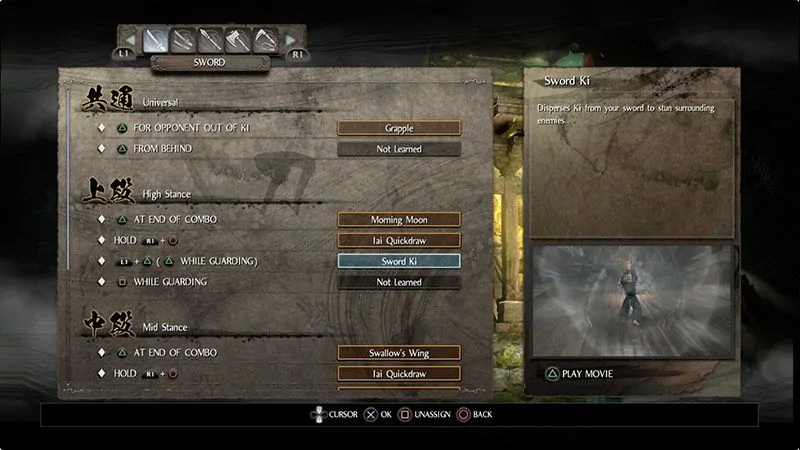Choose the Not Learned slot for From Behind

(x=399, y=149)
